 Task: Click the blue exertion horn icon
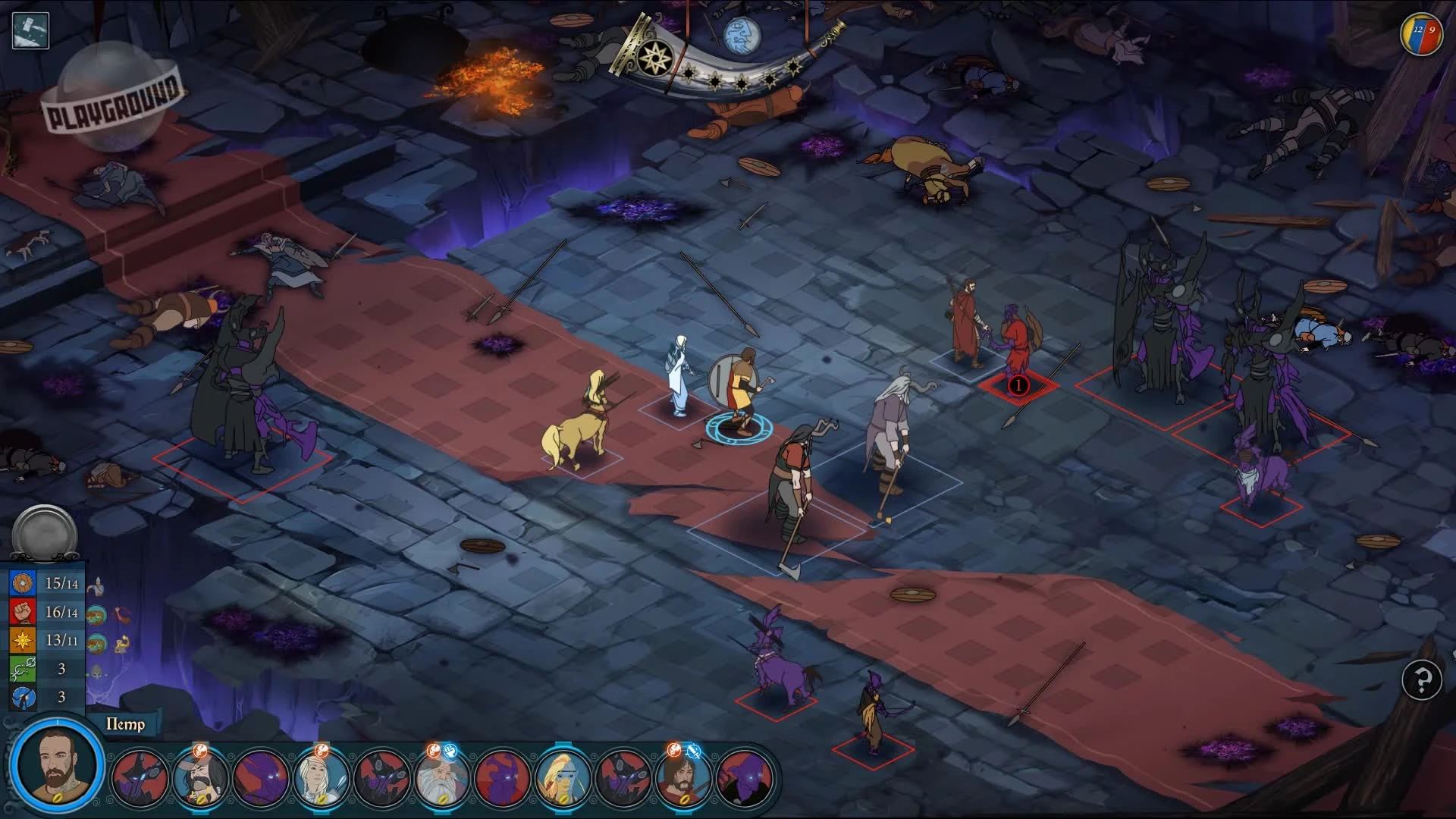coord(23,696)
